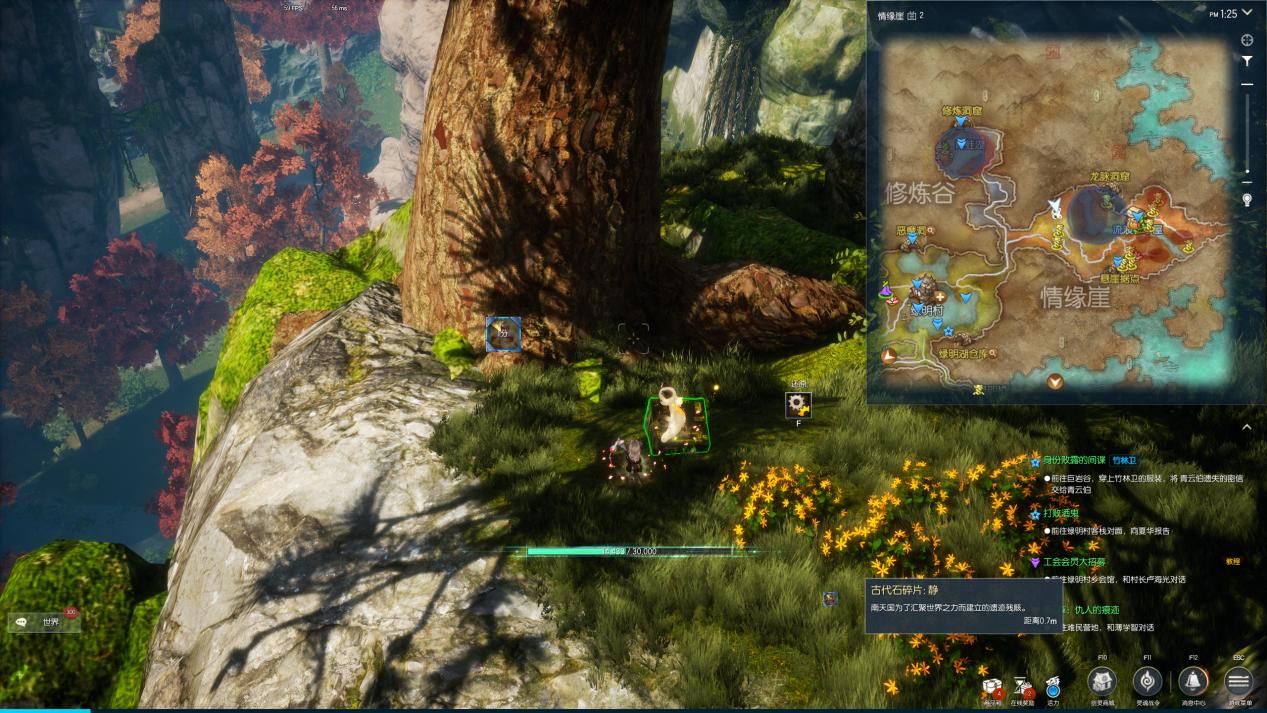
Task: Adjust the minimap zoom slider
Action: click(1247, 130)
